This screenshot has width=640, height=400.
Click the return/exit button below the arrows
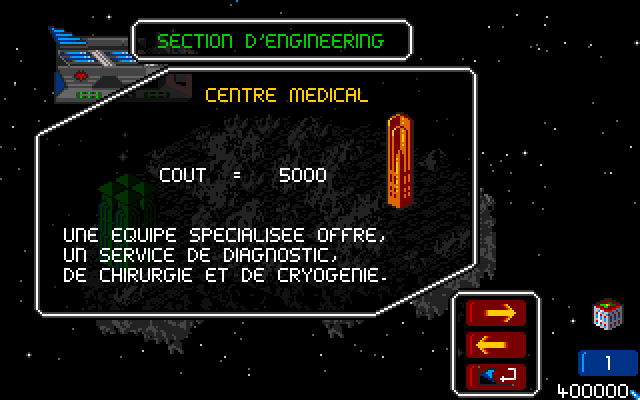coord(497,376)
